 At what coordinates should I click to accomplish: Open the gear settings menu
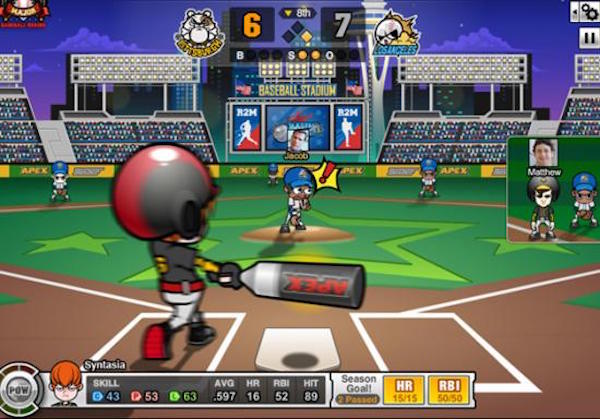coord(585,11)
